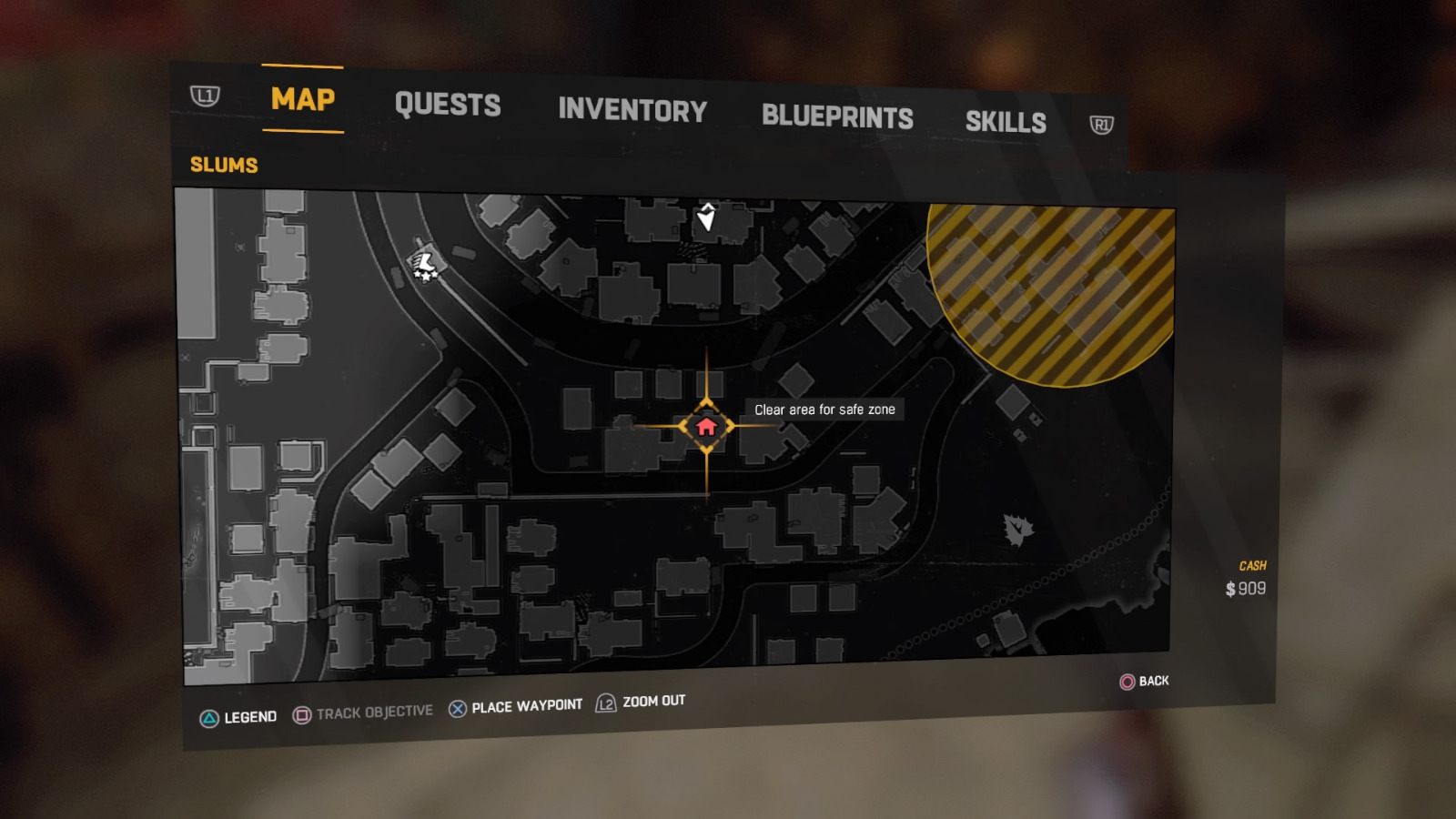The image size is (1456, 819).
Task: Click the square icon beside TRACK OBJECTIVE
Action: [x=300, y=712]
